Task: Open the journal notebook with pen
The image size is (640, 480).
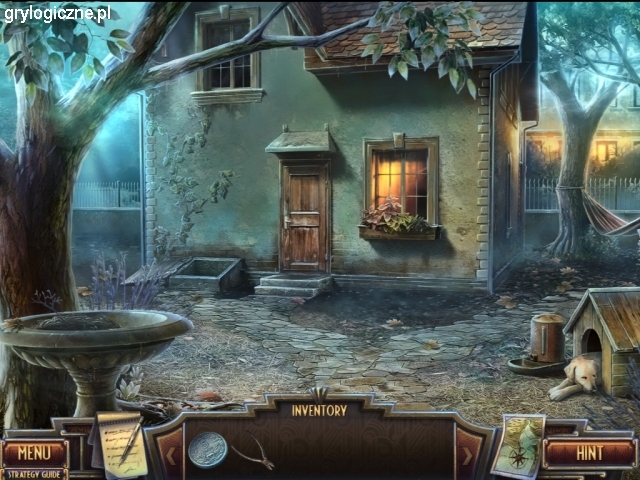Action: [x=121, y=444]
